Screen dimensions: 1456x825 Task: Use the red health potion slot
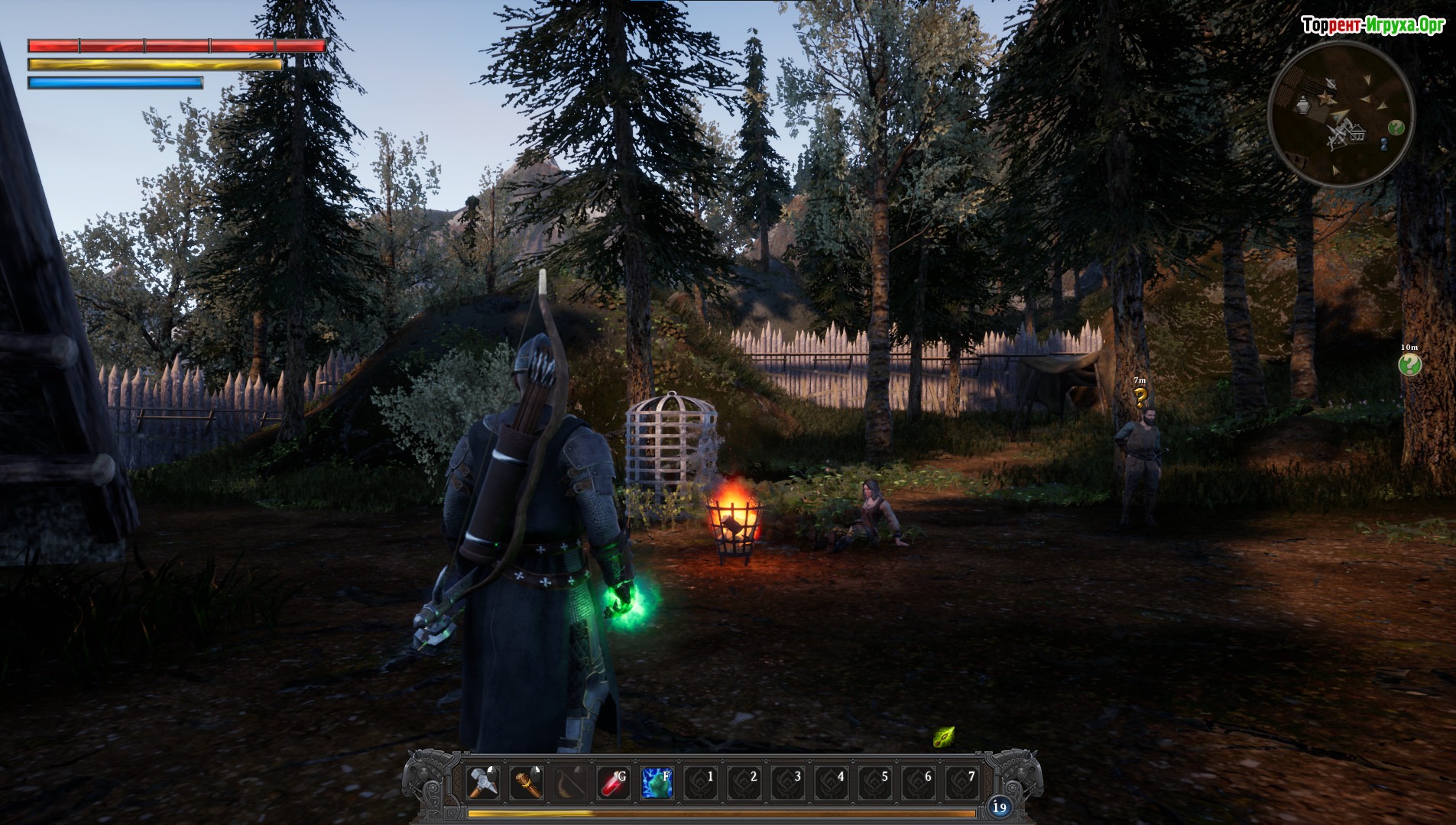coord(614,783)
